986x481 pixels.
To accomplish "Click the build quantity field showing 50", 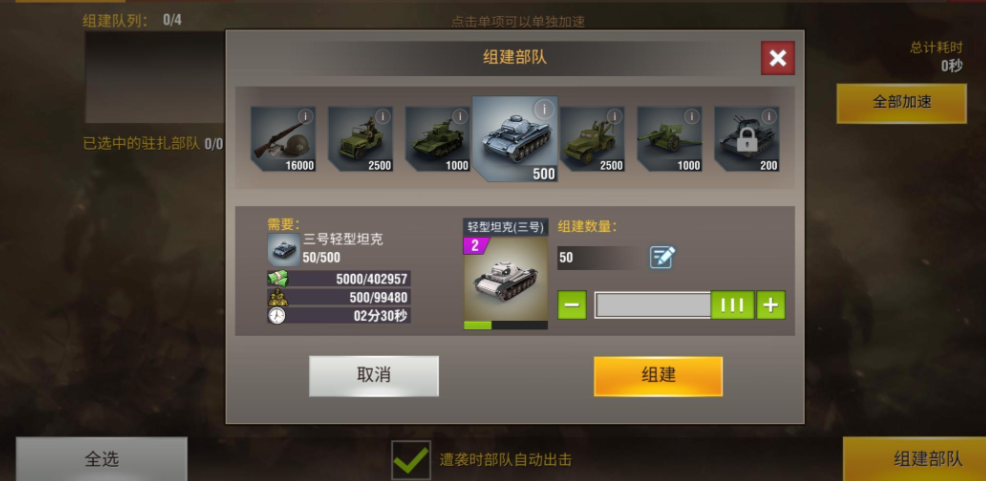I will point(598,258).
